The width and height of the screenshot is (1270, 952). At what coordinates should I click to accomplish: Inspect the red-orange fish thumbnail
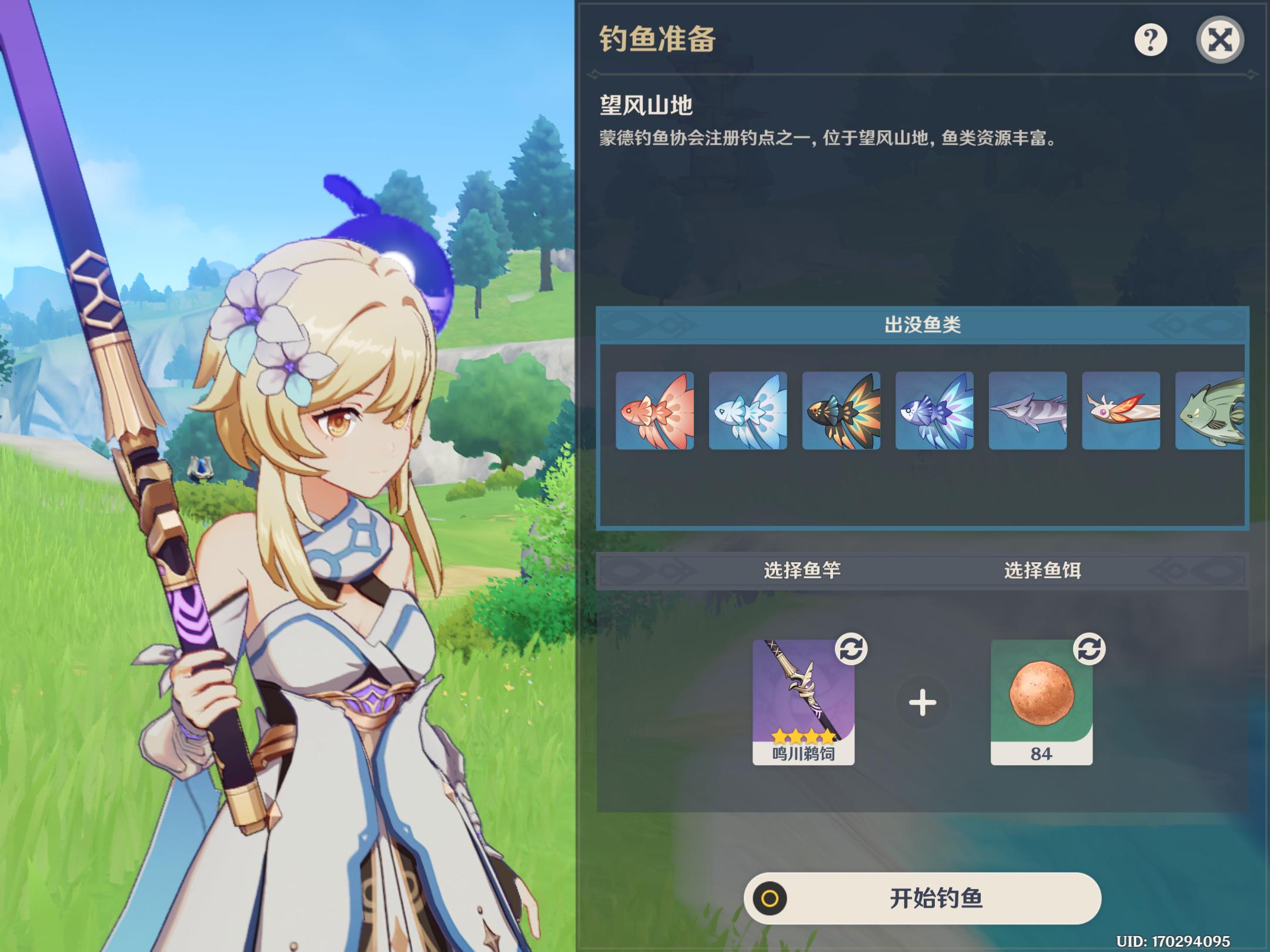point(654,411)
